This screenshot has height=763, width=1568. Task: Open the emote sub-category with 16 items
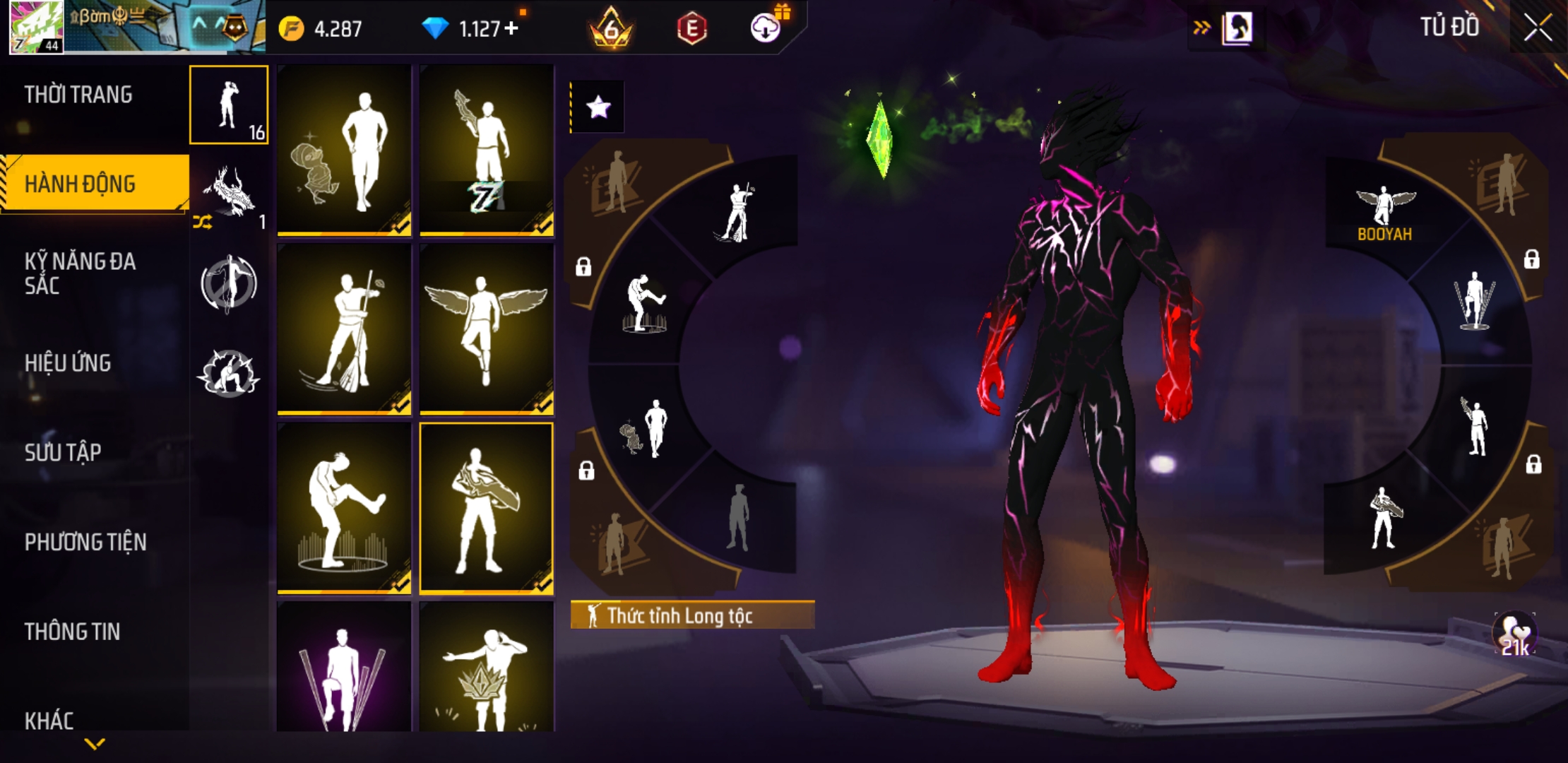(229, 105)
